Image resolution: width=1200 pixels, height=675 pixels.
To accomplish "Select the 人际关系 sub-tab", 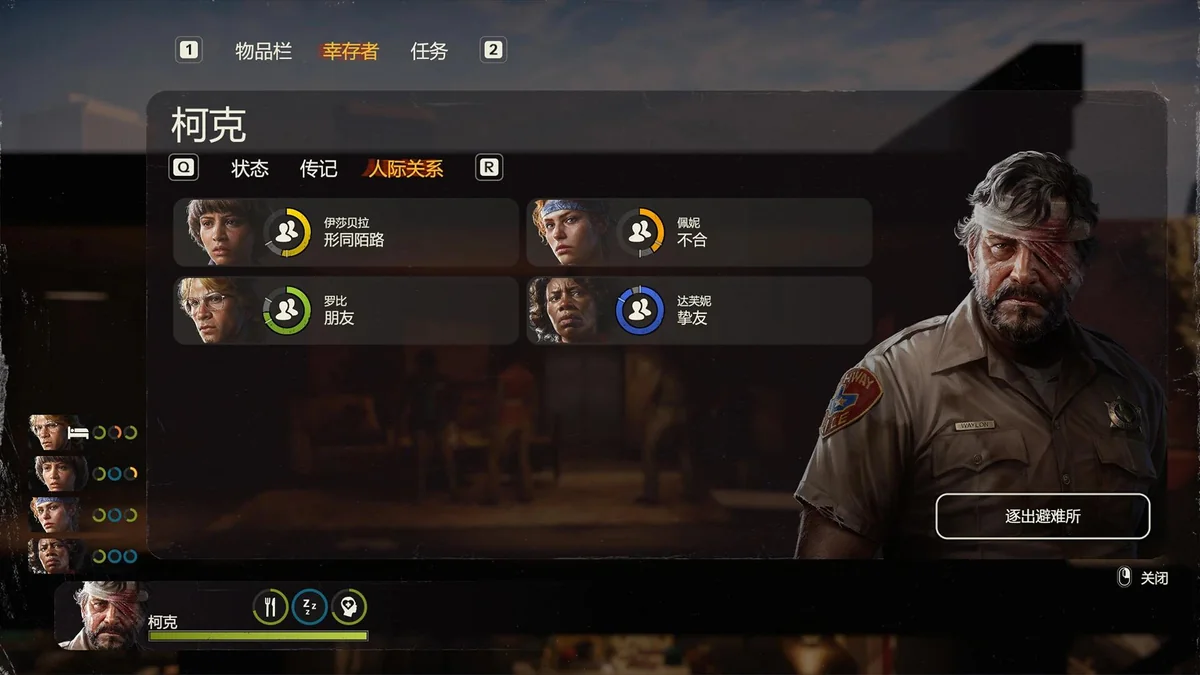I will click(405, 169).
